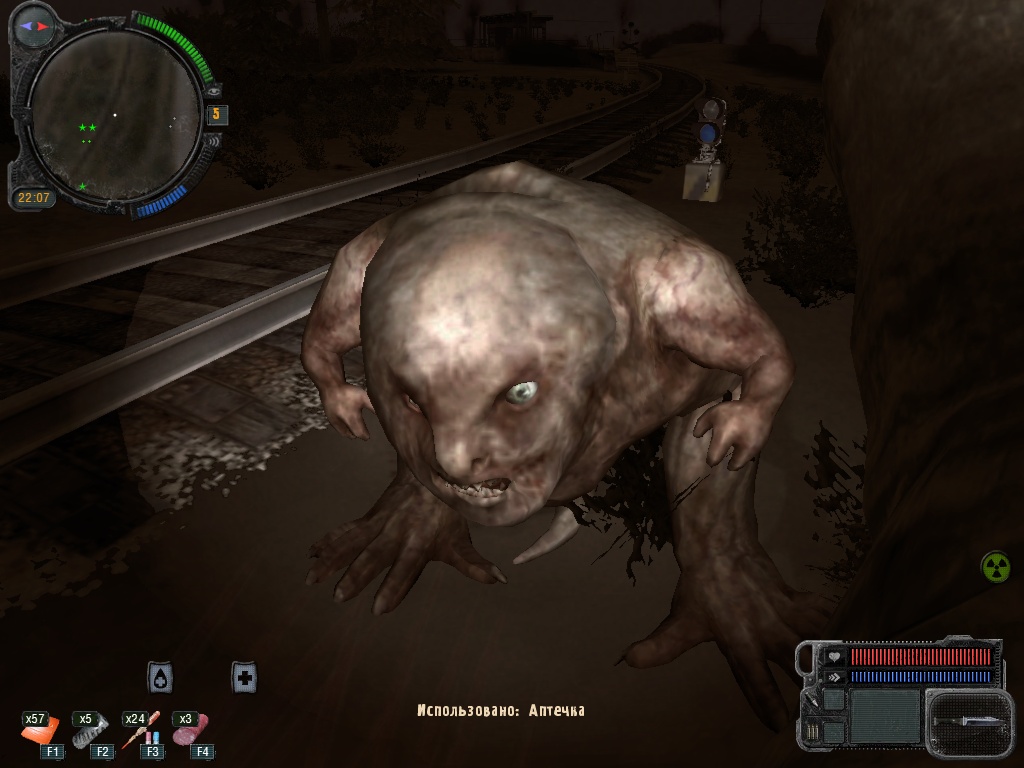Click the green radiation hazard icon
The height and width of the screenshot is (768, 1024).
pos(995,567)
